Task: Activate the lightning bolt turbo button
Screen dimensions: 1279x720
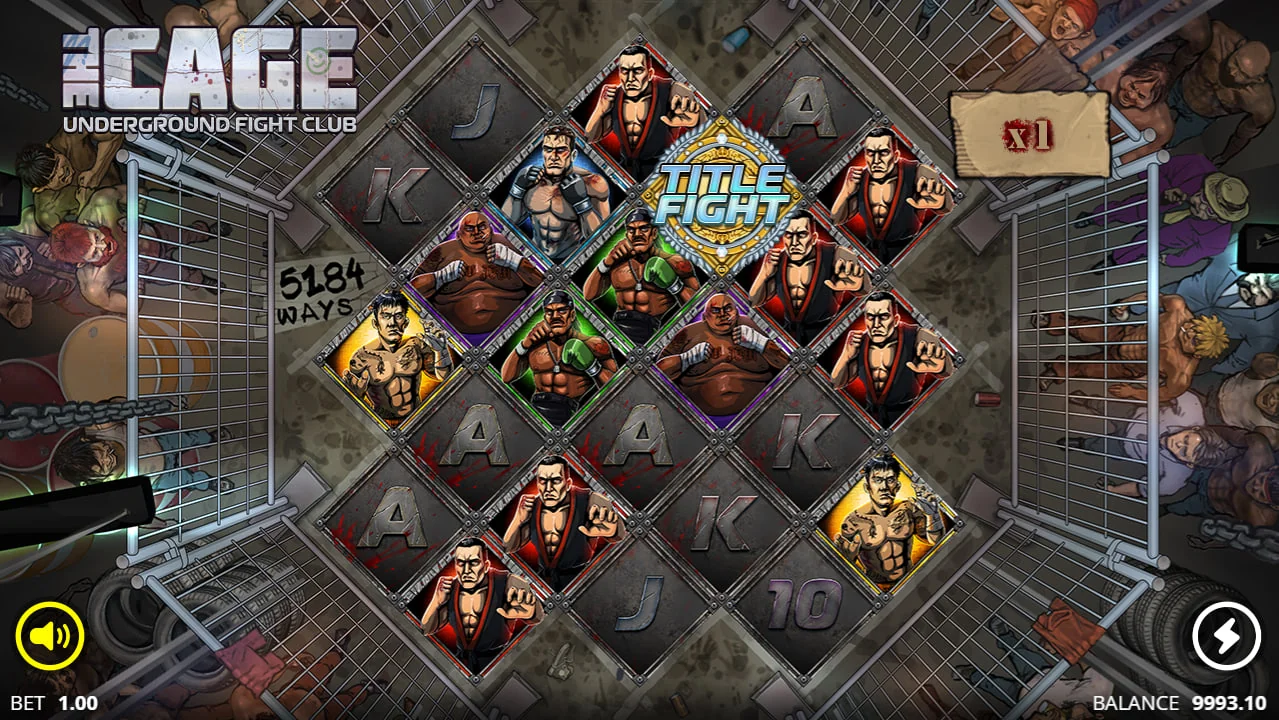Action: click(x=1227, y=636)
